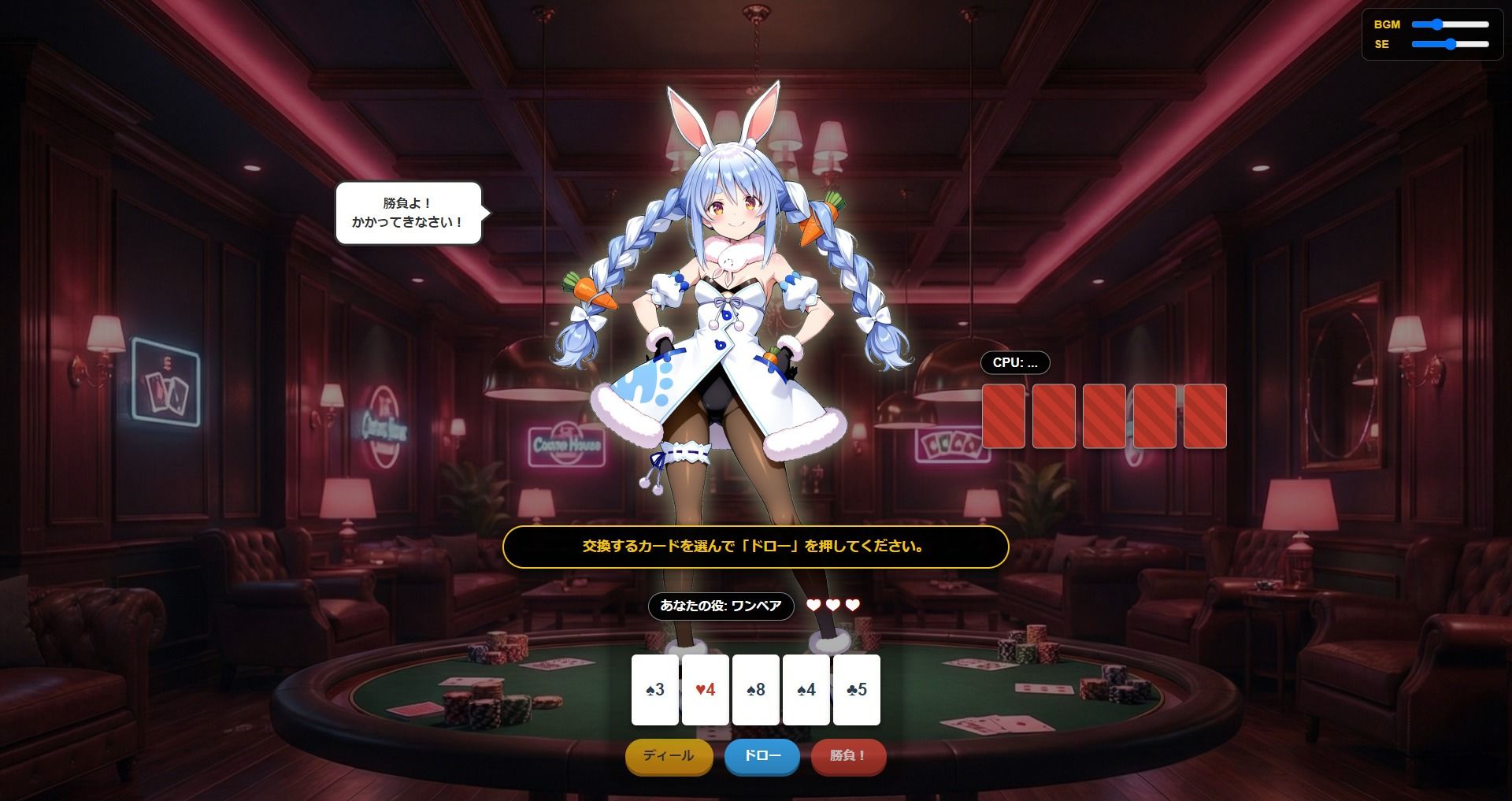Select the ♠8 card for exchange
The image size is (1512, 801).
coord(755,690)
